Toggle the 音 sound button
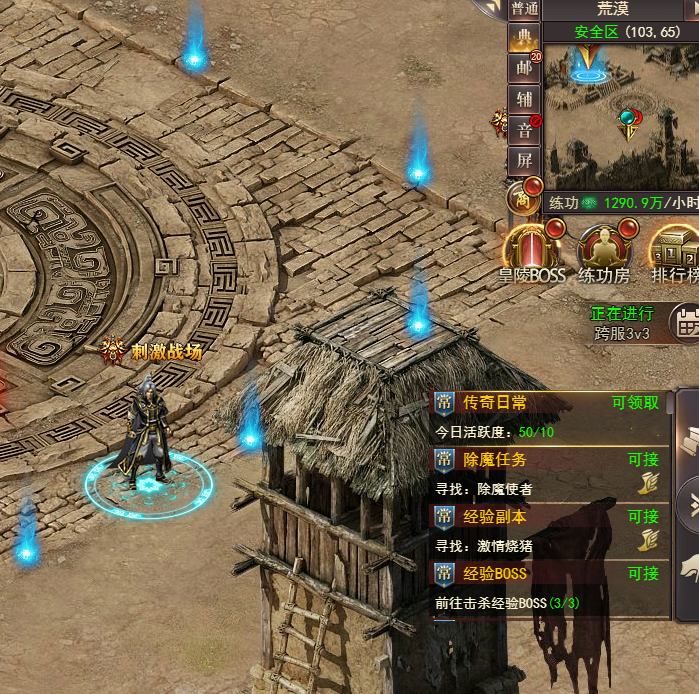 523,129
